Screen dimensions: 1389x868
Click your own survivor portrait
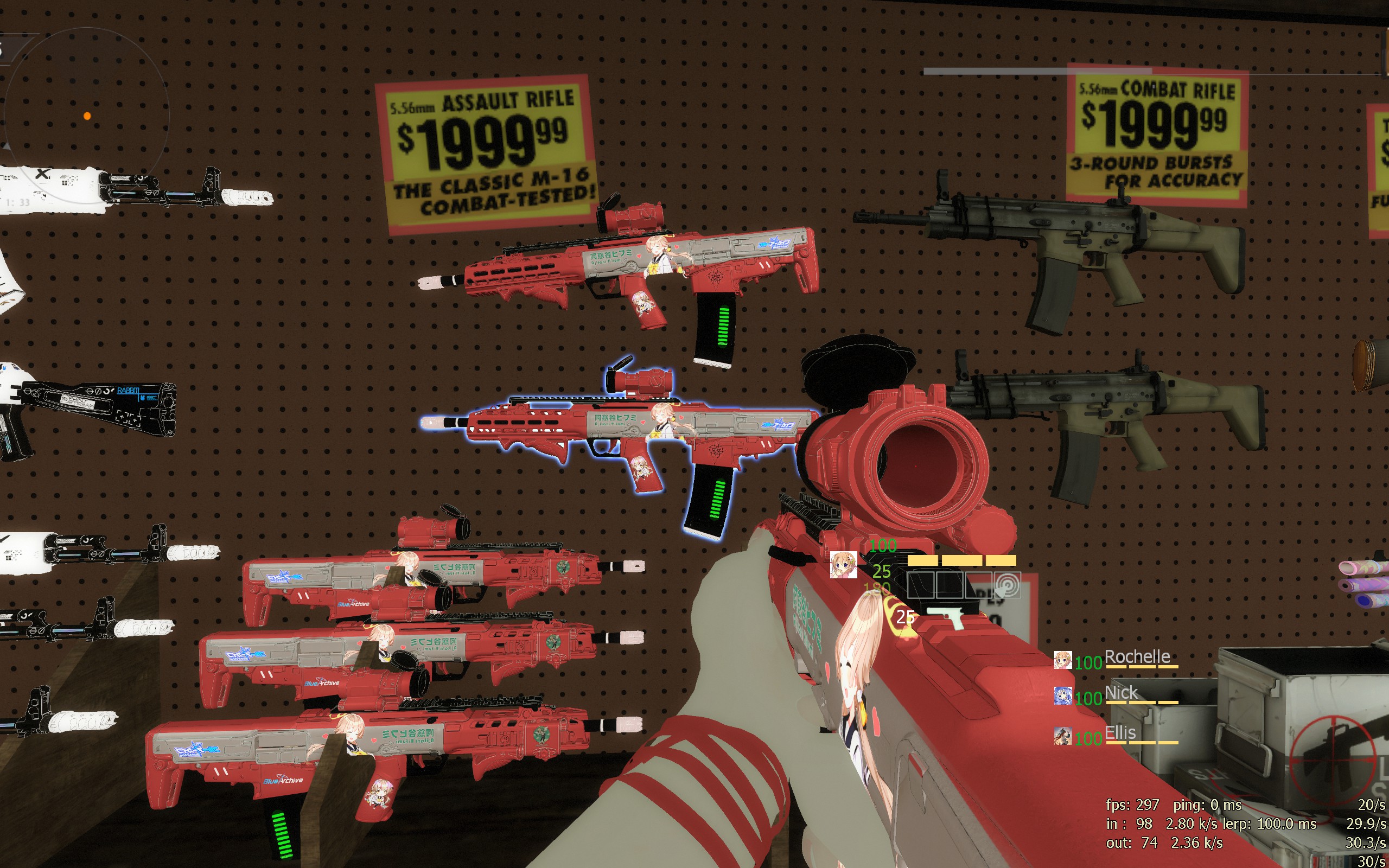[843, 565]
